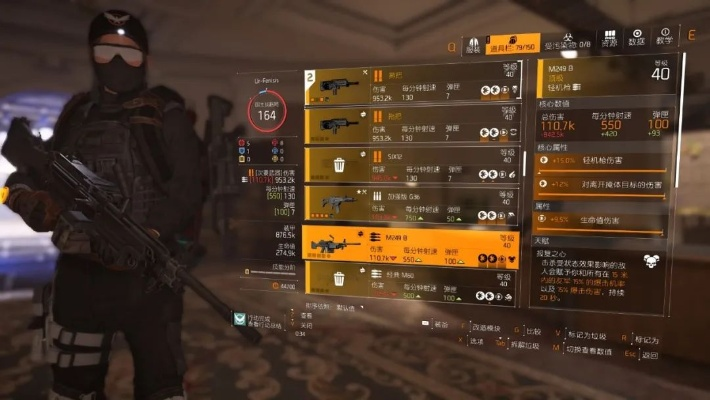Select the equipped weapon row marked 2
Image resolution: width=710 pixels, height=400 pixels.
[410, 86]
